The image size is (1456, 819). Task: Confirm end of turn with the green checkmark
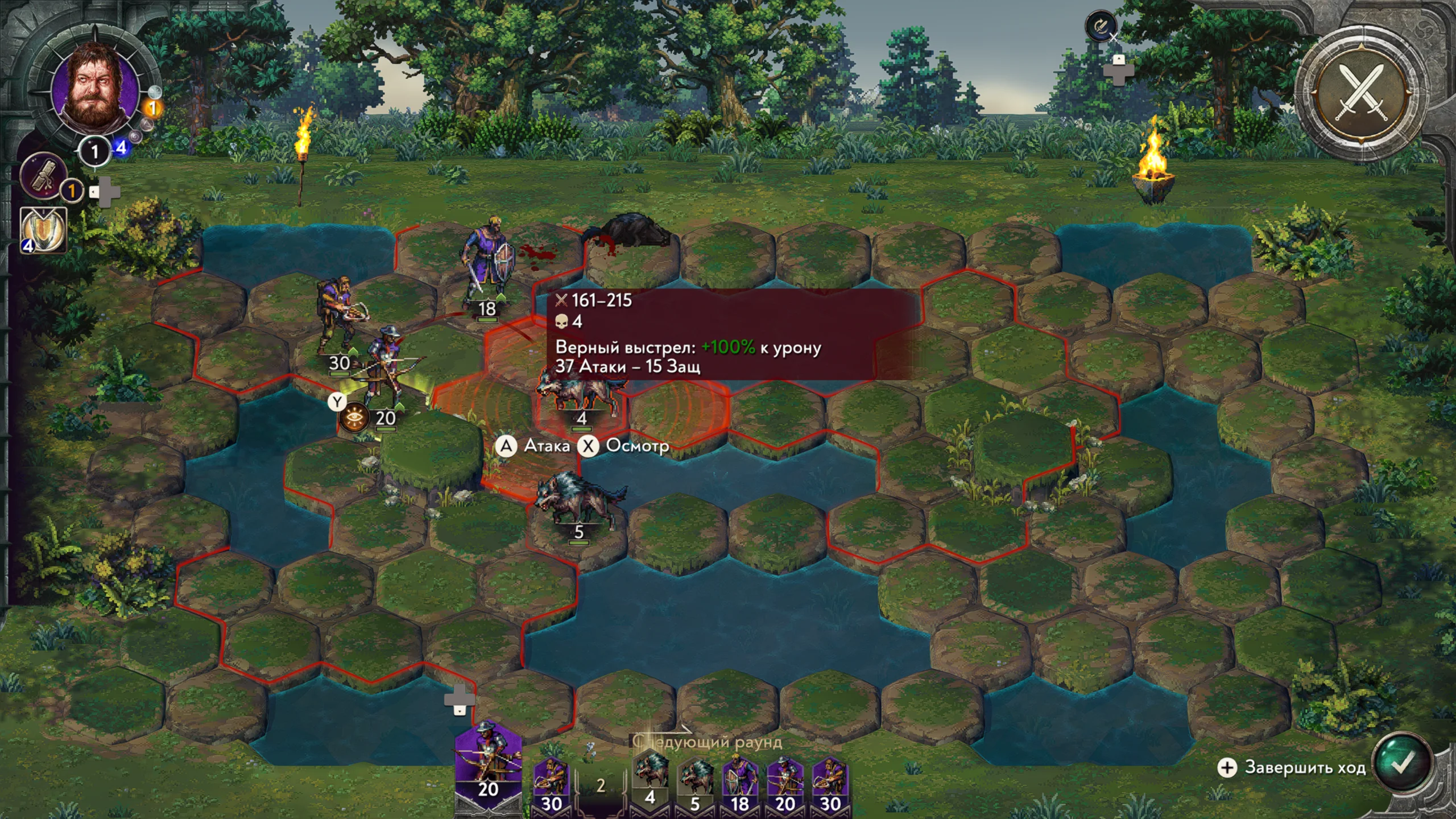(x=1401, y=763)
